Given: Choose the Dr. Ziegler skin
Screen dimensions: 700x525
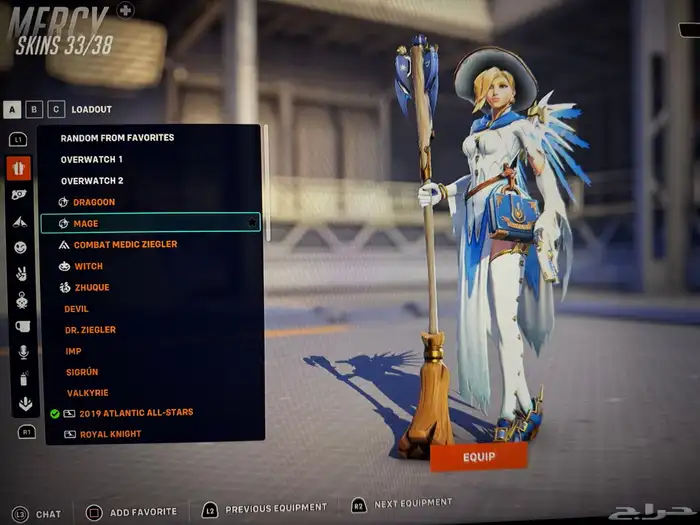Looking at the screenshot, I should coord(90,330).
